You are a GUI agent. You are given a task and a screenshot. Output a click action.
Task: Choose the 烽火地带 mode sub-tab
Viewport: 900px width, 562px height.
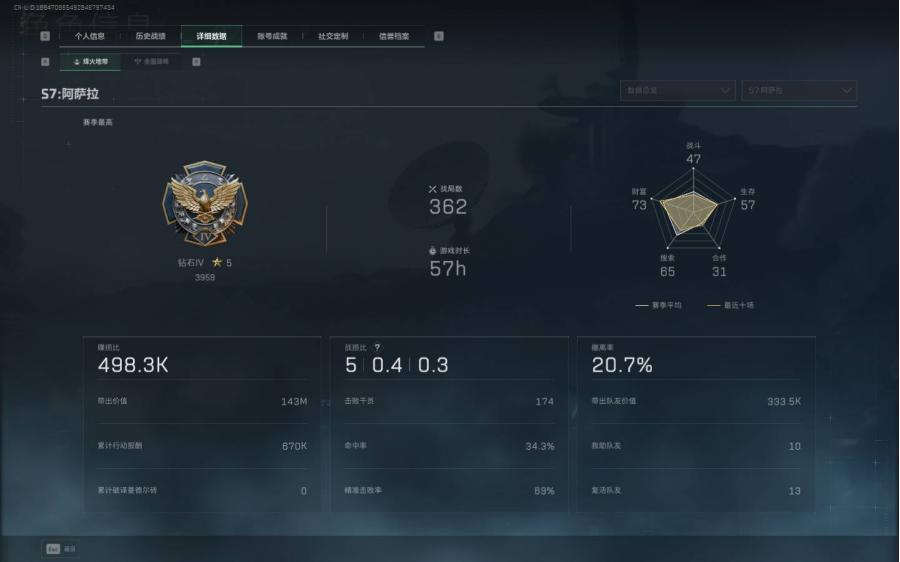(x=91, y=62)
